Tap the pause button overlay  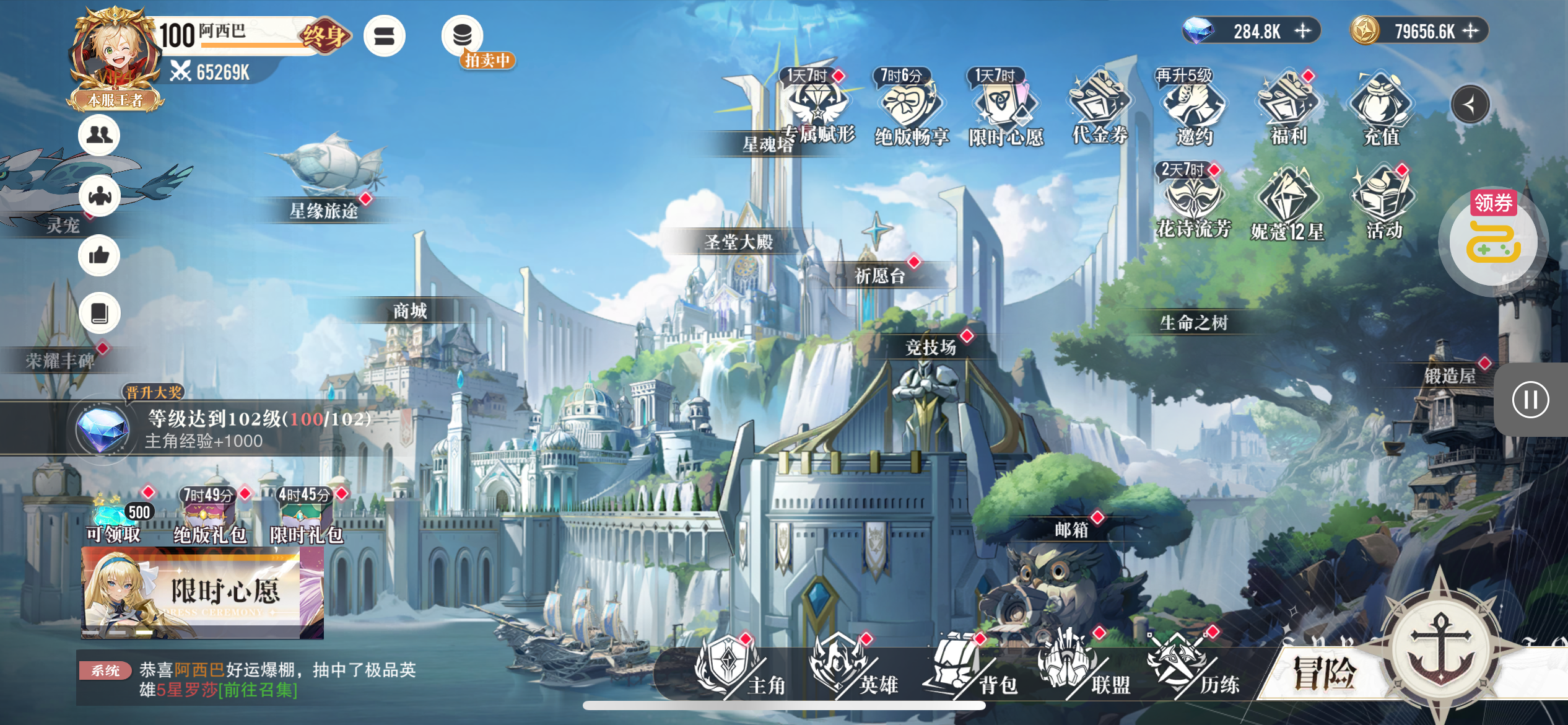tap(1530, 400)
